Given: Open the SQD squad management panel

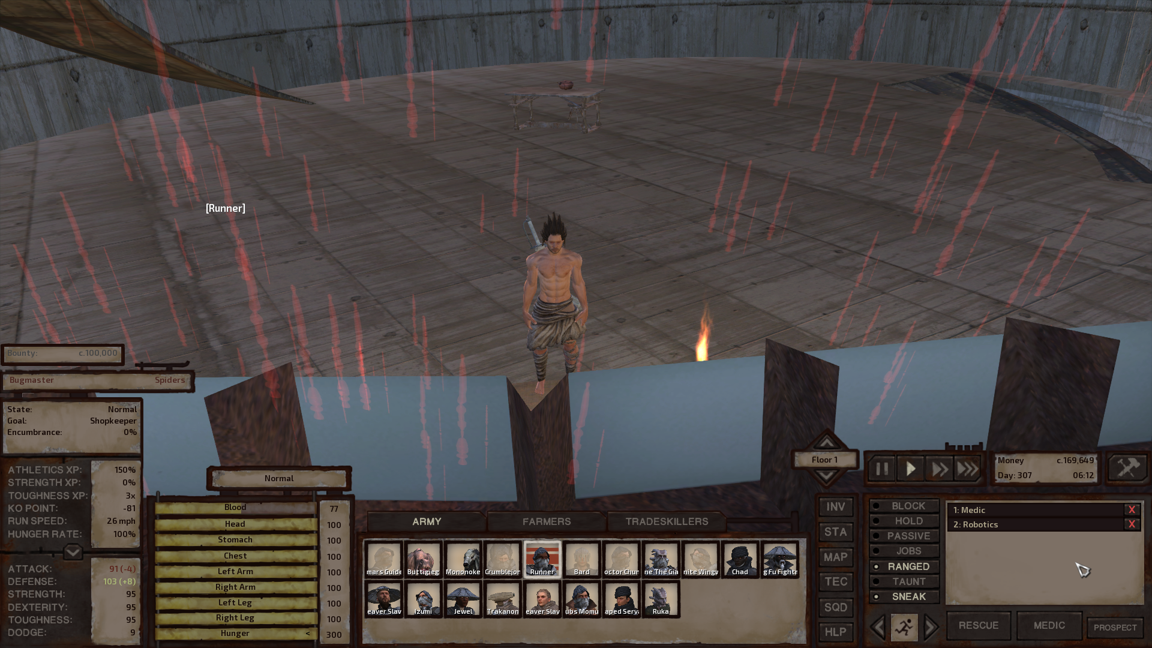Looking at the screenshot, I should [835, 607].
